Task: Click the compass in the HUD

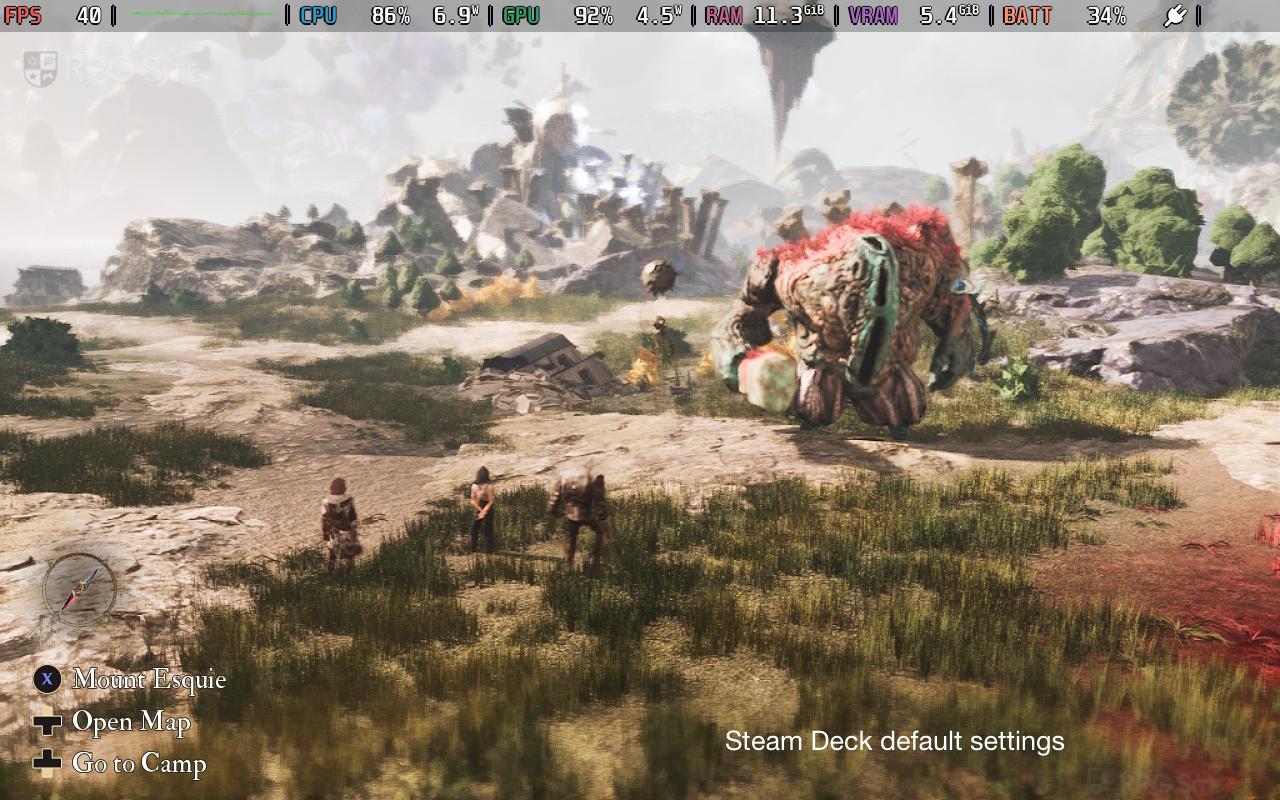Action: click(78, 590)
